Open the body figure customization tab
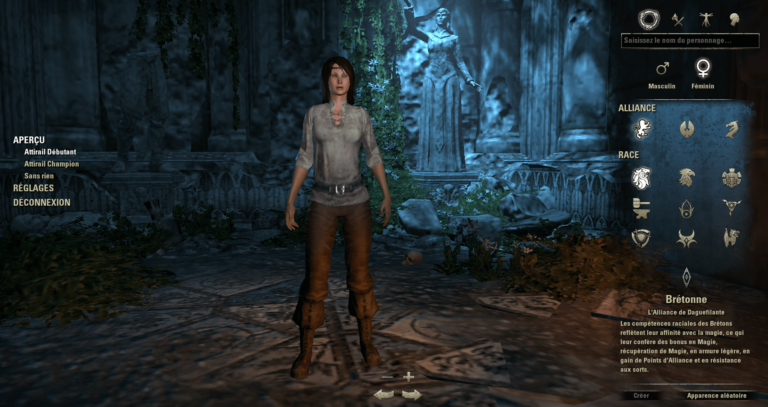The width and height of the screenshot is (768, 407). tap(706, 18)
